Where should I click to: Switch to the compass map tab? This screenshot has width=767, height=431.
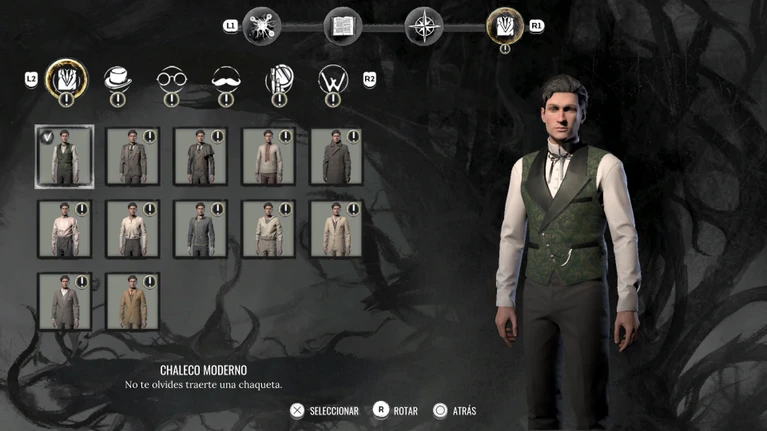point(423,26)
